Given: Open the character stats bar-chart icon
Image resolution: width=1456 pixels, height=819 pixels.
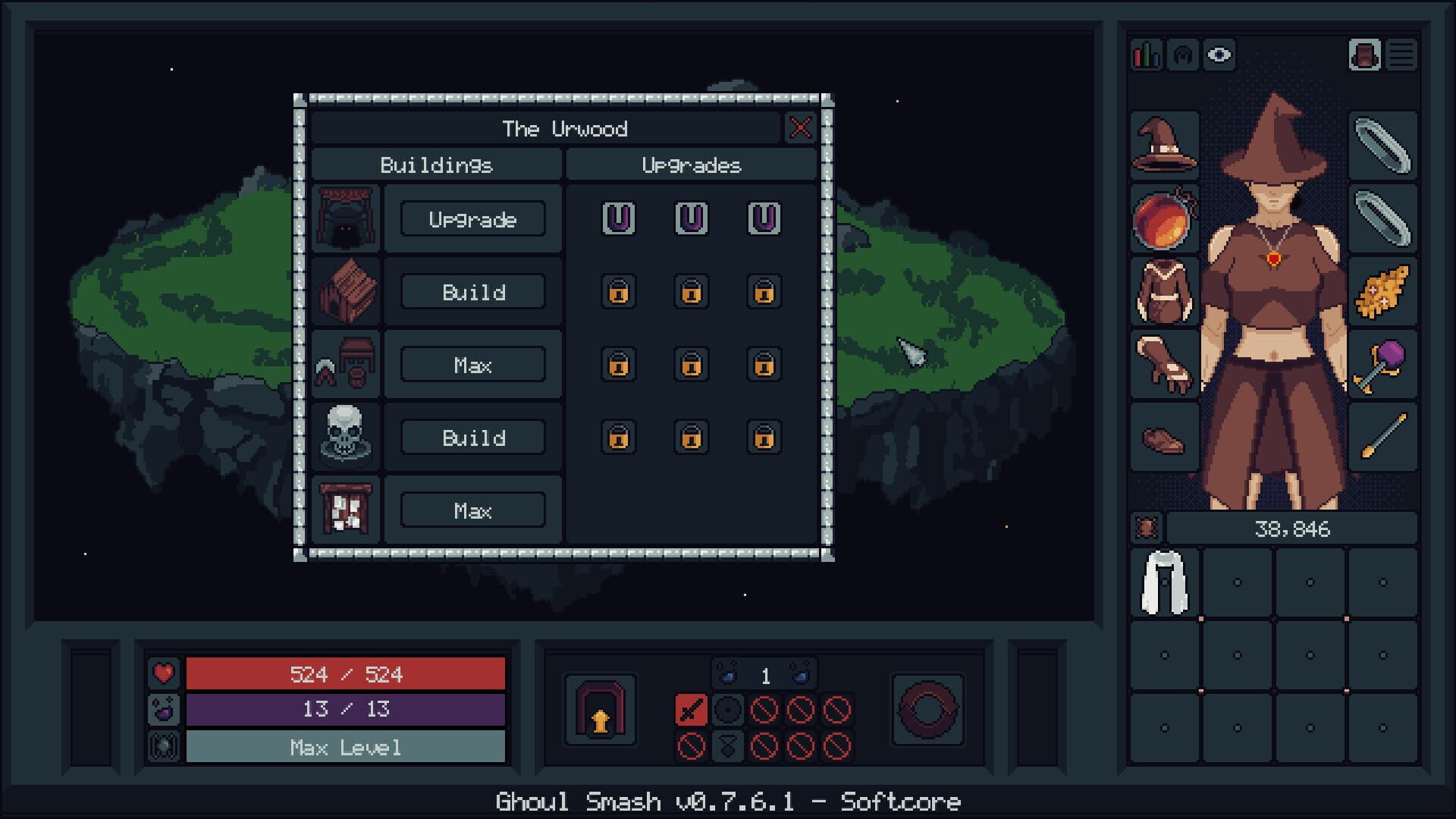Looking at the screenshot, I should [x=1145, y=55].
